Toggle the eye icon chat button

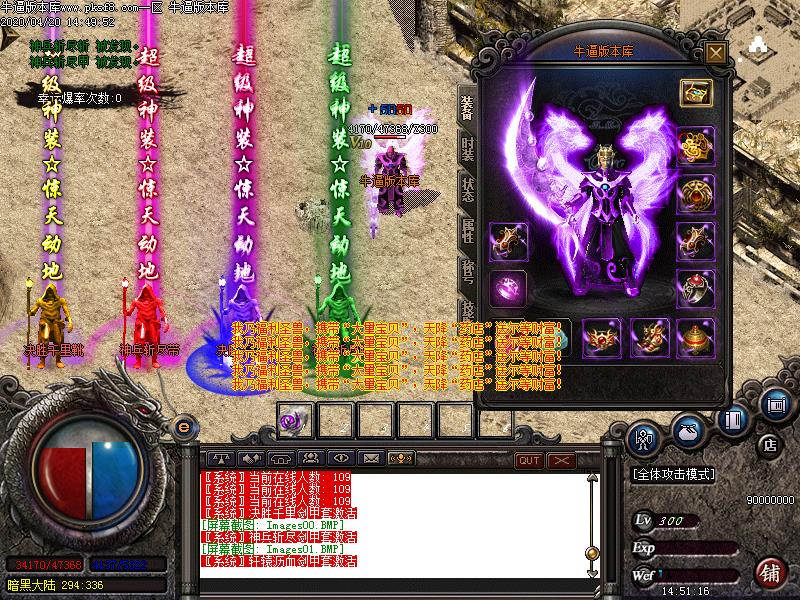click(340, 458)
